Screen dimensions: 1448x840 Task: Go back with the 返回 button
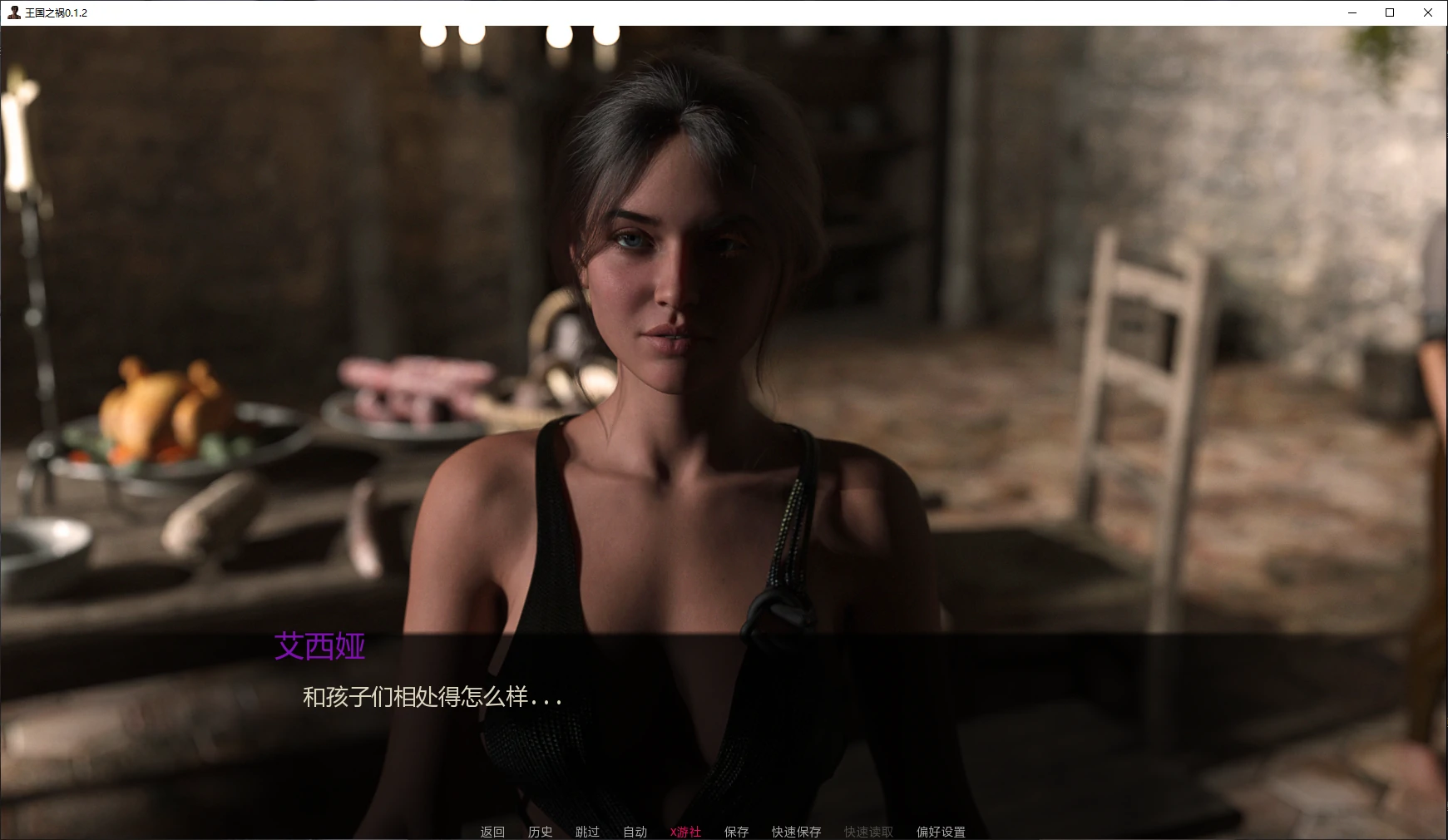(x=492, y=832)
